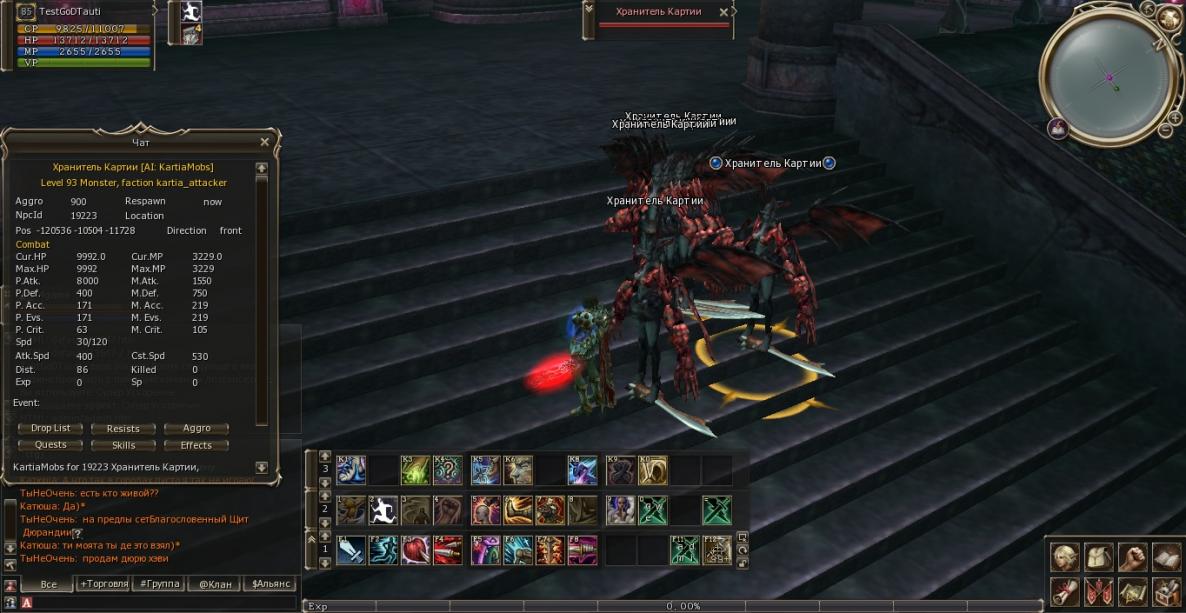Screen dimensions: 1186x613
Task: Click the white running figure hotbar icon
Action: tap(383, 510)
